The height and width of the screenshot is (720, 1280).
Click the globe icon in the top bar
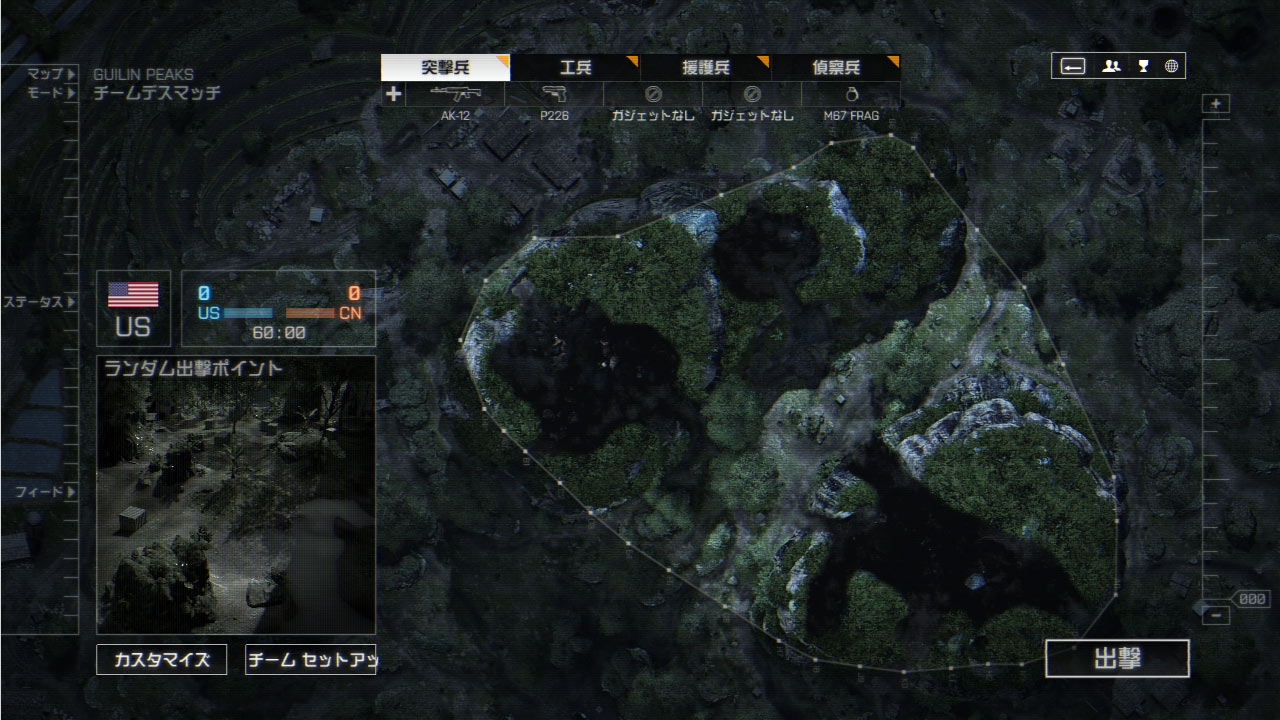[1171, 66]
